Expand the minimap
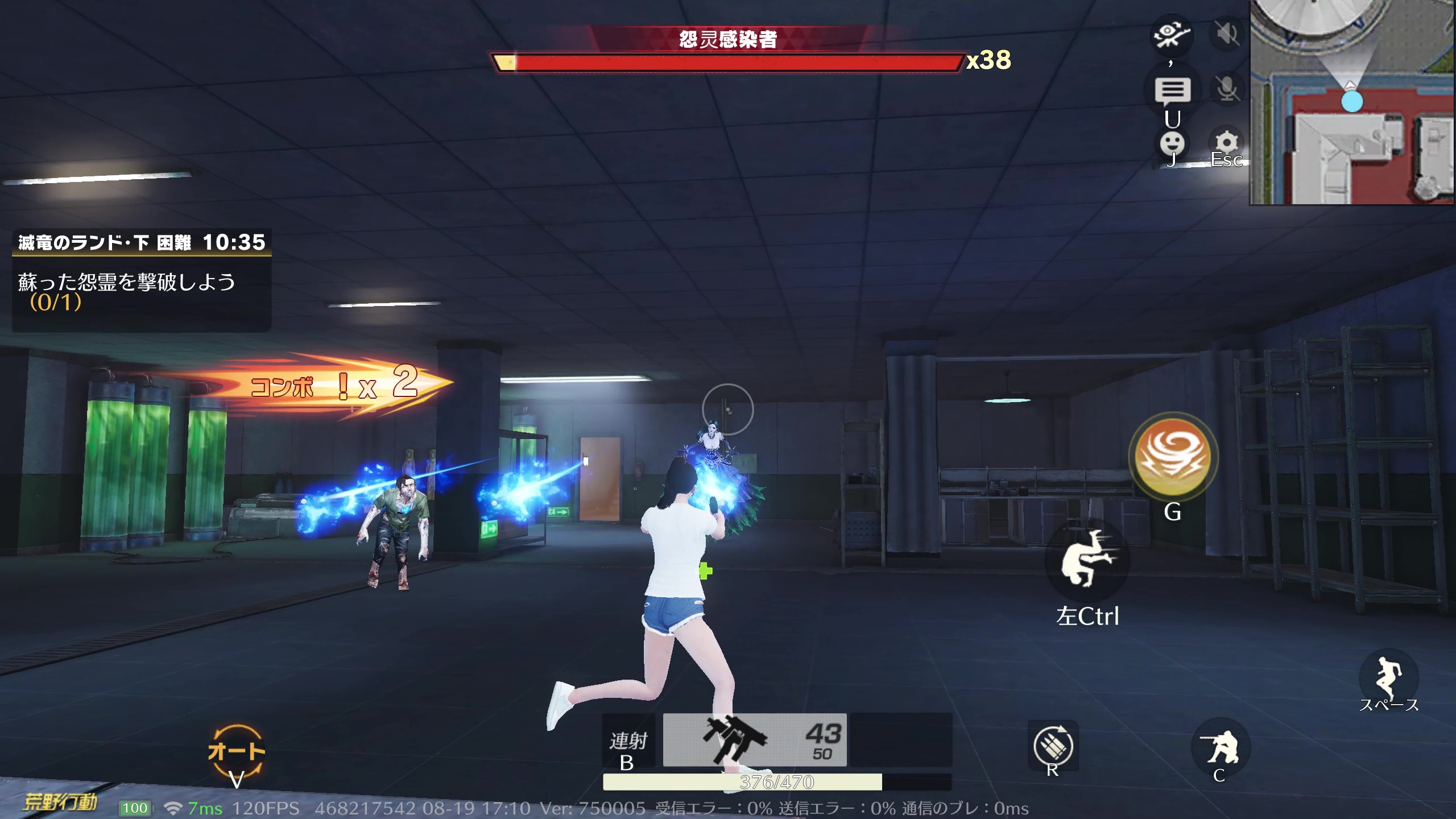This screenshot has width=1456, height=819. tap(1352, 102)
